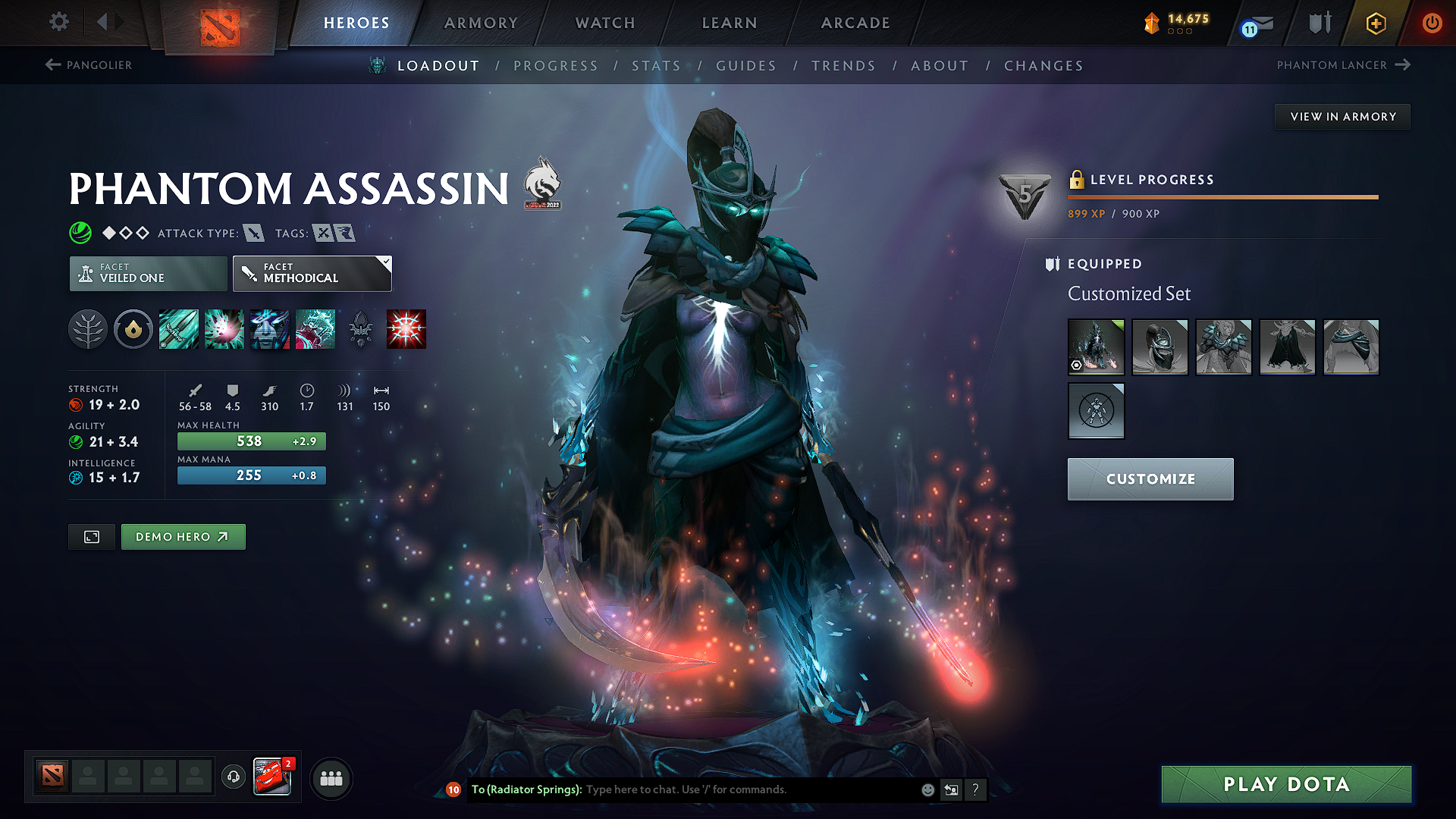Select the Coup de Grace ability icon
This screenshot has width=1456, height=819.
(x=406, y=329)
